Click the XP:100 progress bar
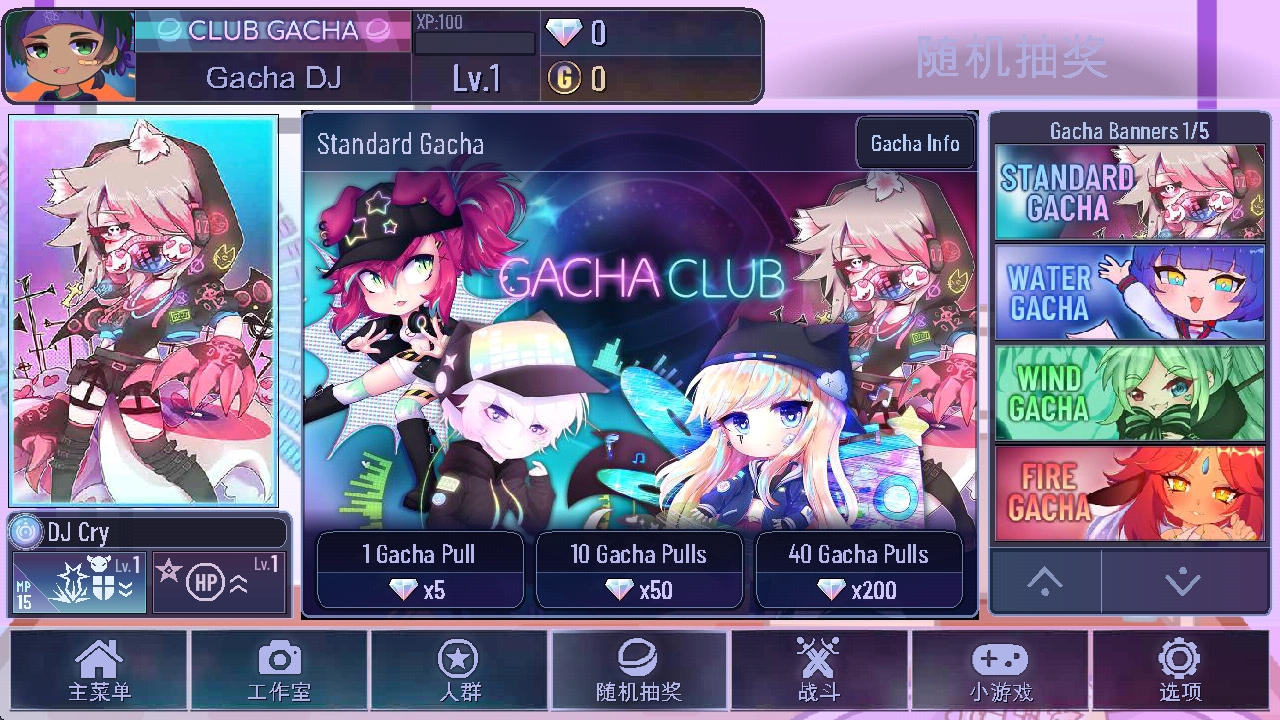Image resolution: width=1280 pixels, height=720 pixels. tap(475, 42)
